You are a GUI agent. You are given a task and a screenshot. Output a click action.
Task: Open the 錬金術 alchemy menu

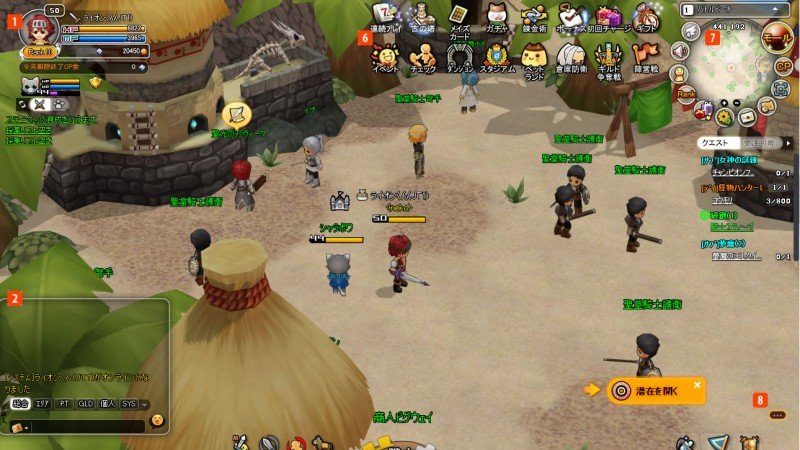coord(531,18)
